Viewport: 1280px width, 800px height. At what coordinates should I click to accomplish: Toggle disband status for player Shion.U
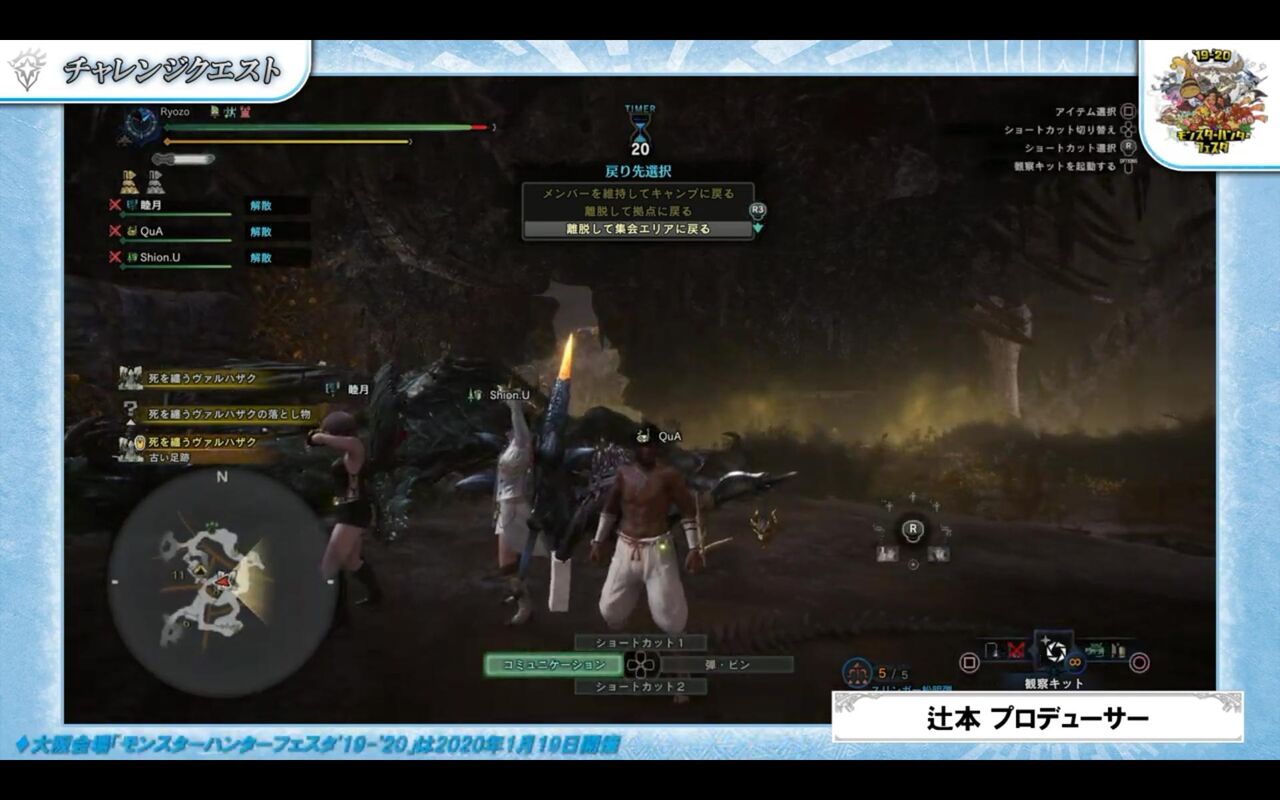259,257
